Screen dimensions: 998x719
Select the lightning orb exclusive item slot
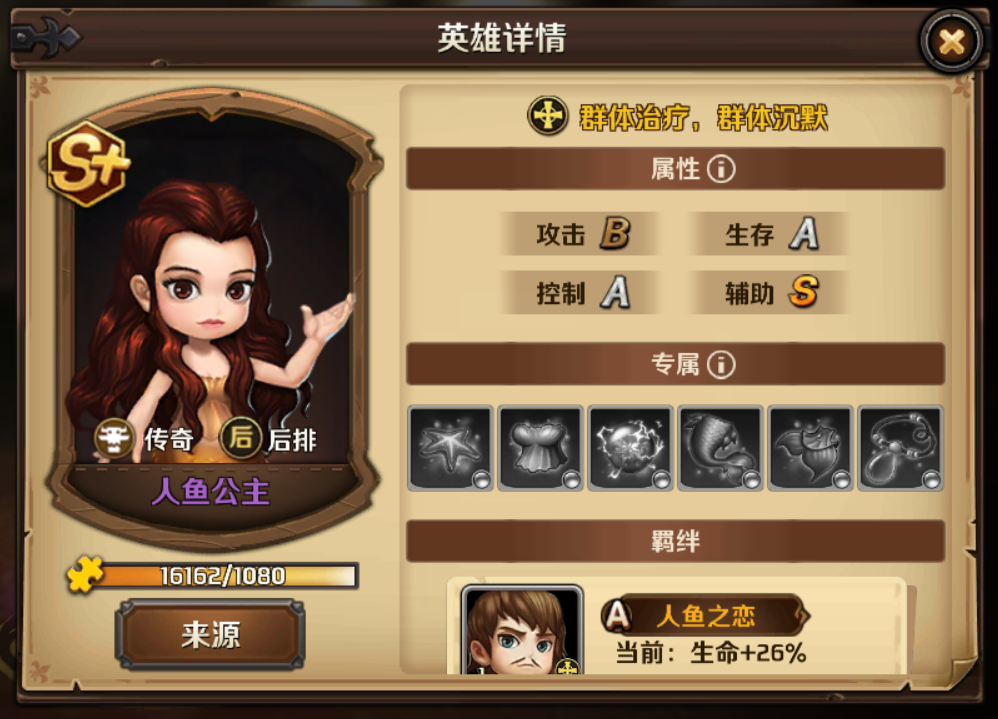tap(630, 447)
